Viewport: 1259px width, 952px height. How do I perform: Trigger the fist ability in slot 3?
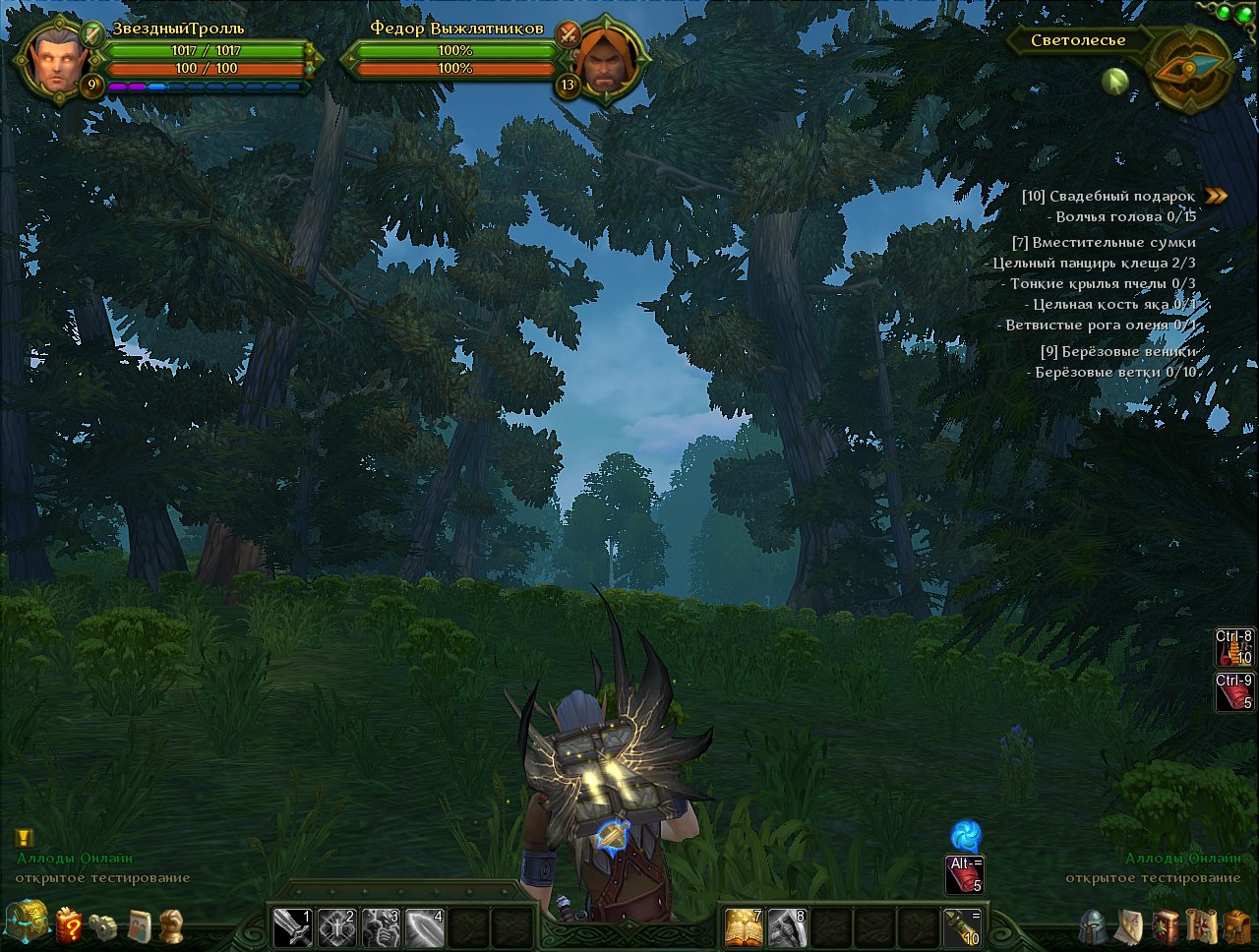pyautogui.click(x=382, y=926)
